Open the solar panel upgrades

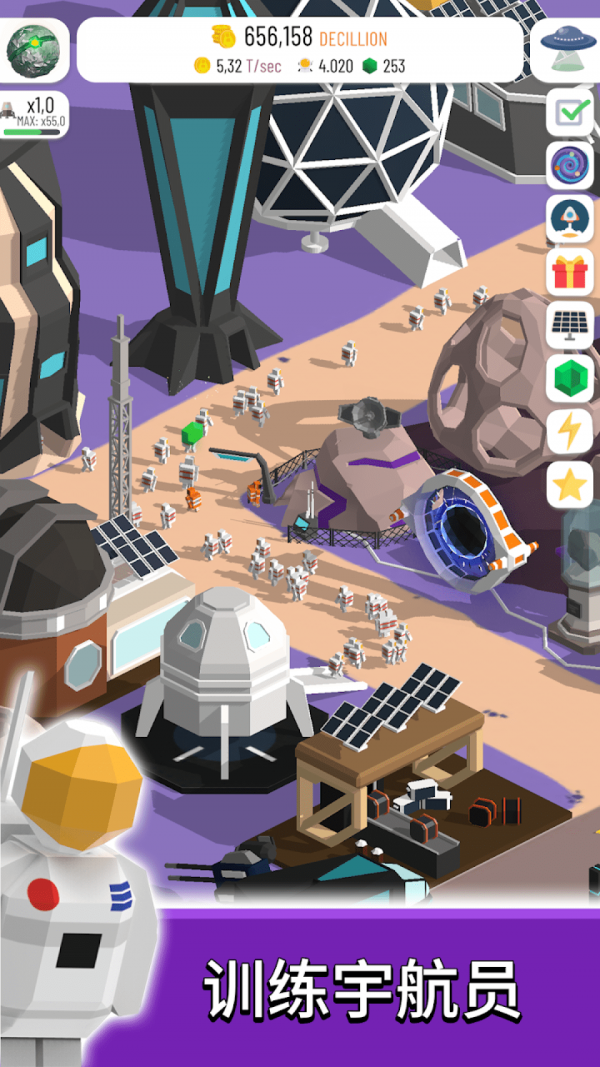click(x=571, y=326)
